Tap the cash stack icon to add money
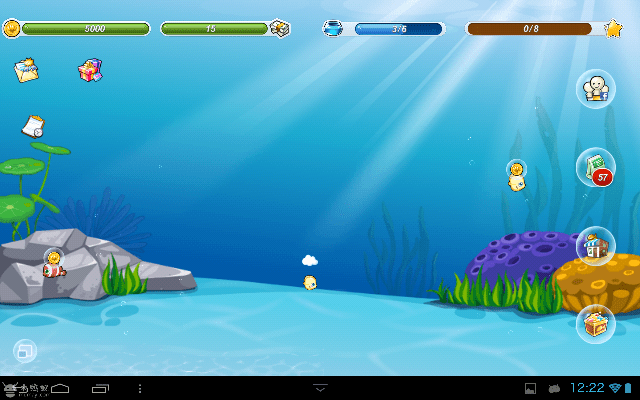Viewport: 640px width, 400px height. coord(280,28)
